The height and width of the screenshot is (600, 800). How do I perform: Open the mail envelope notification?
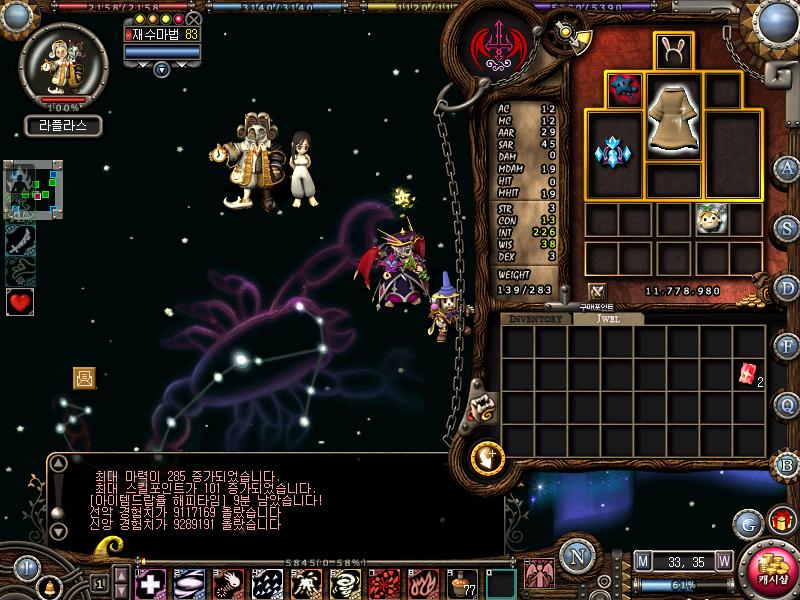point(84,377)
